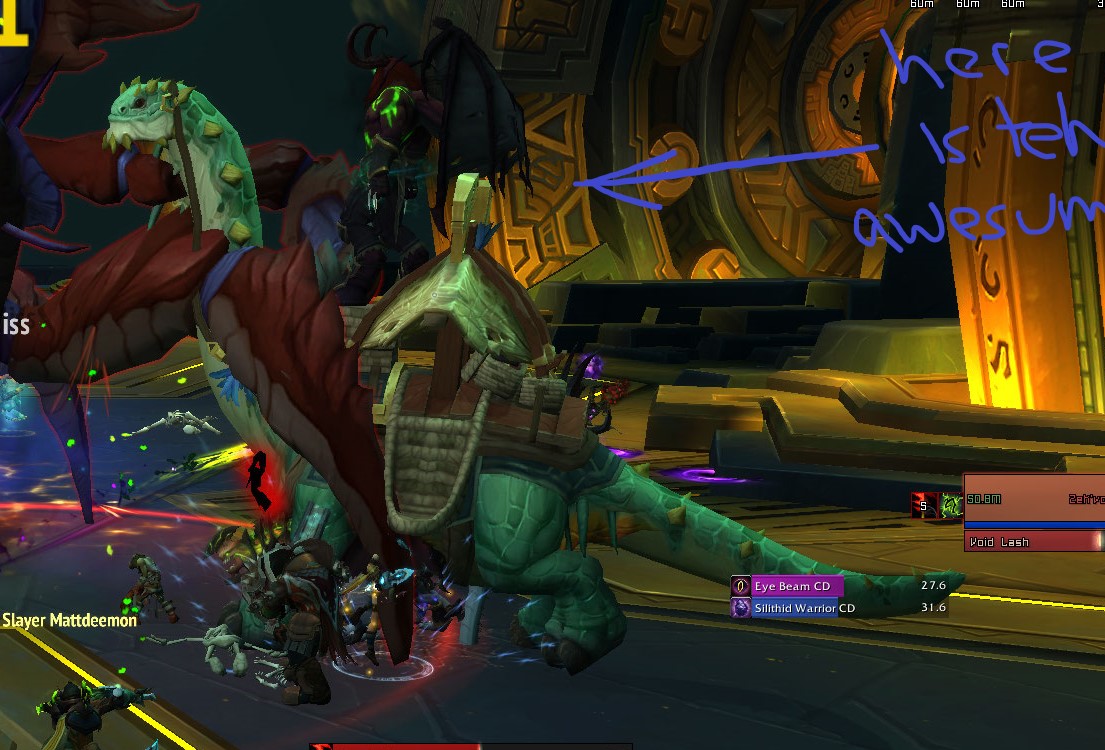
Task: Select the red debuff icon showing 5 stacks
Action: pyautogui.click(x=924, y=505)
